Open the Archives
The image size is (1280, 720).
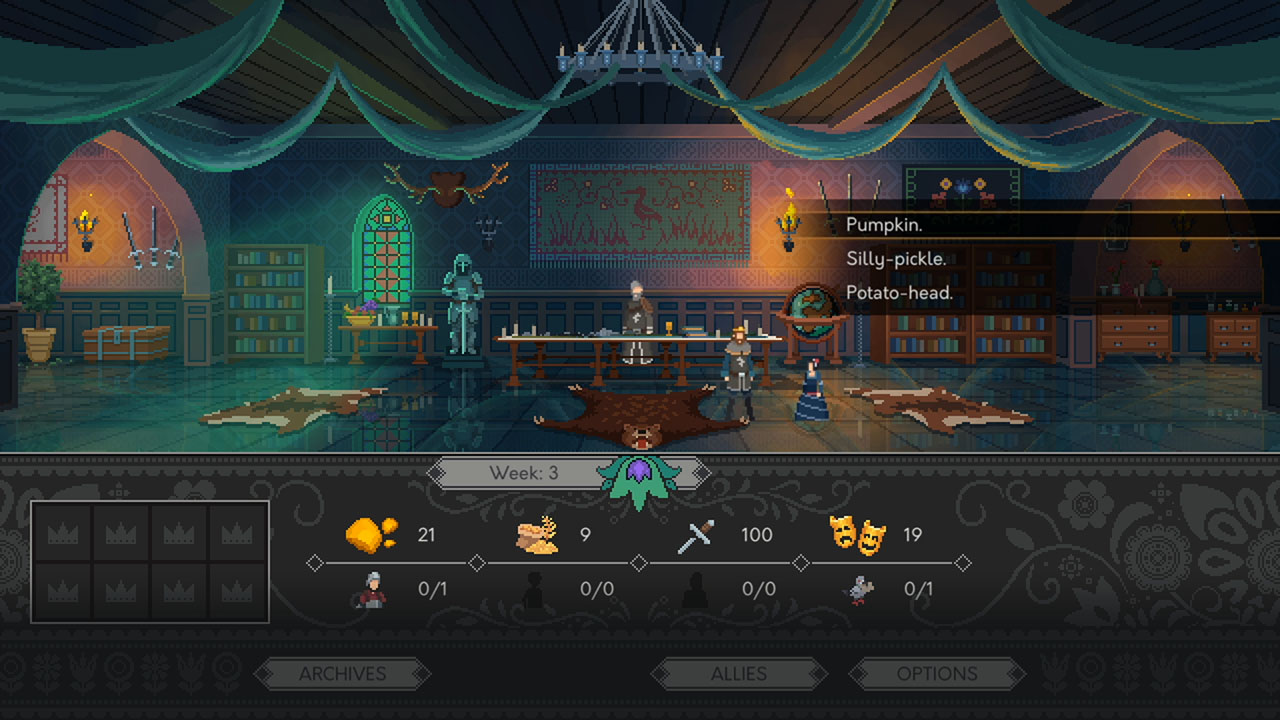coord(343,673)
